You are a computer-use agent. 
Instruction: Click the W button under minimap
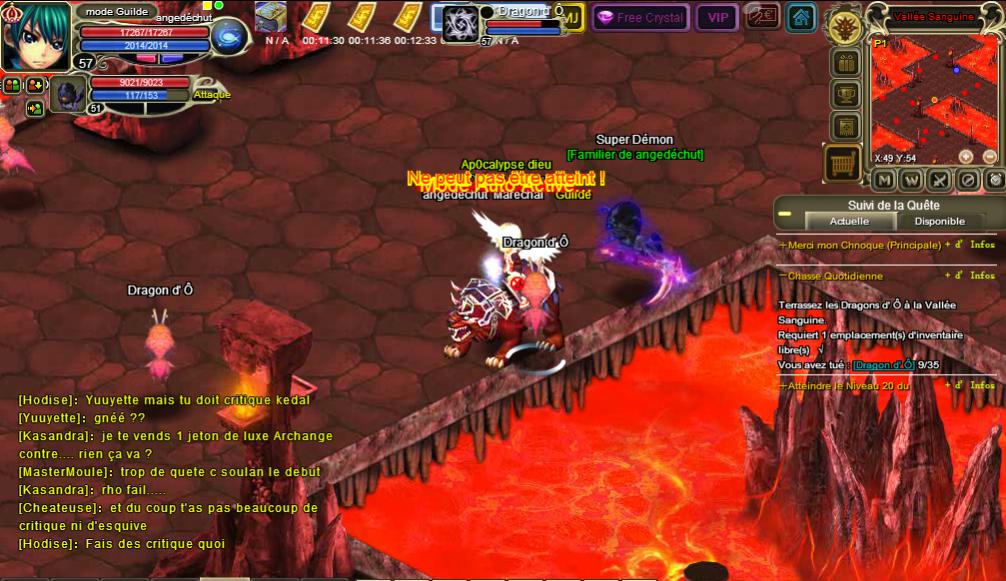pyautogui.click(x=911, y=180)
